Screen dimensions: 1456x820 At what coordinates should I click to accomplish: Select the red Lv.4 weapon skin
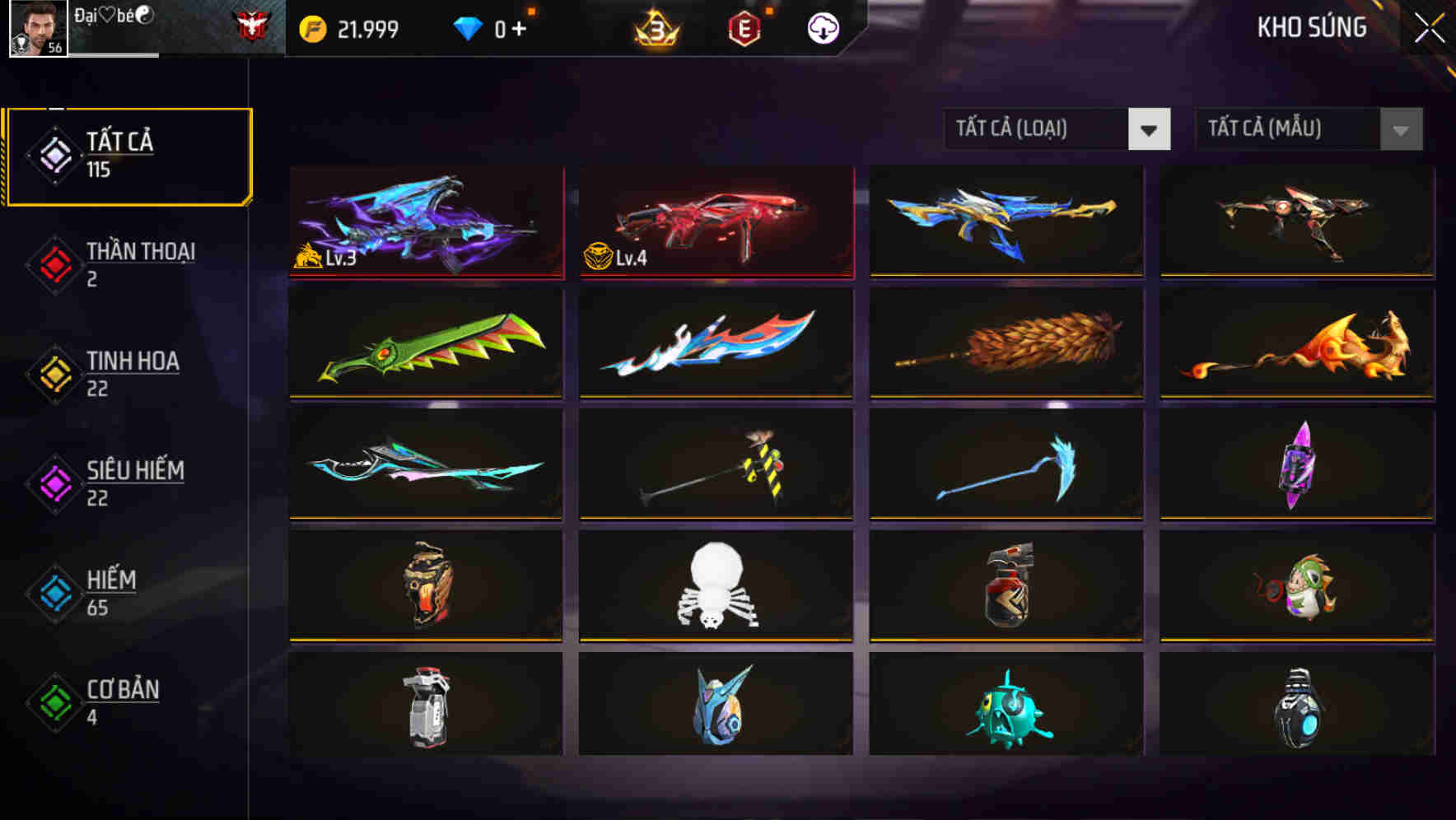click(716, 224)
